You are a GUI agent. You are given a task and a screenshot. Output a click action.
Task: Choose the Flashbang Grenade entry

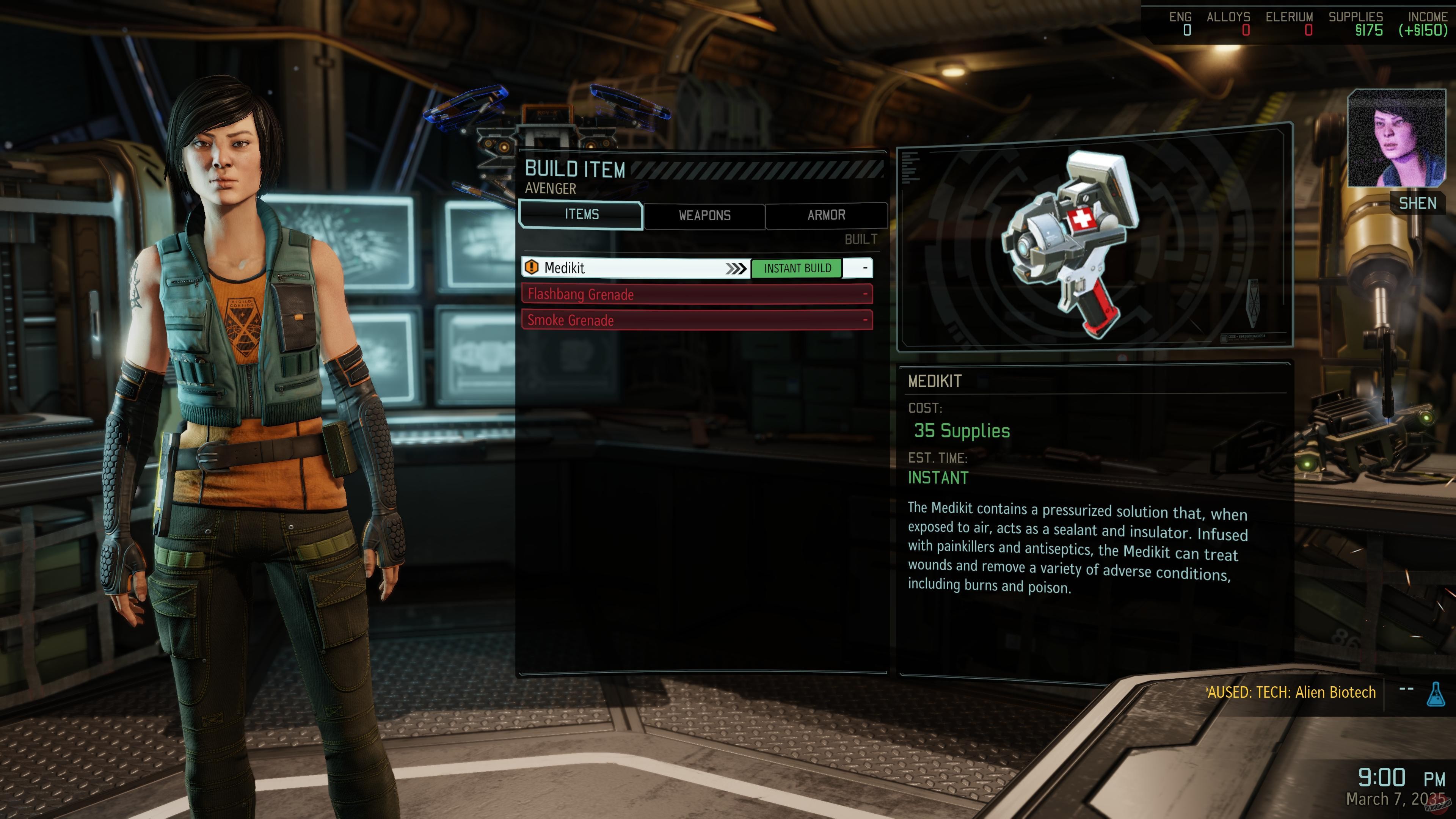click(x=697, y=294)
